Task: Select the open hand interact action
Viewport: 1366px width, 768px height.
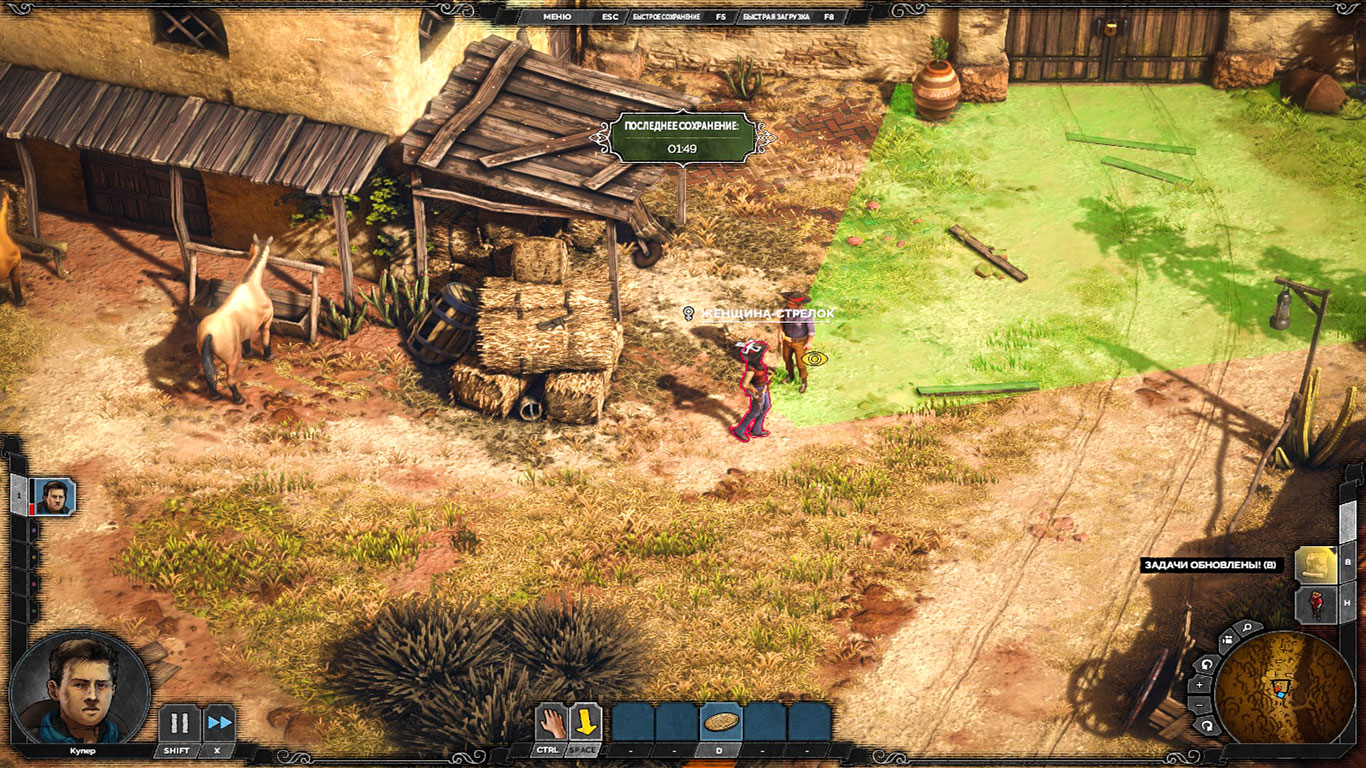Action: click(x=550, y=722)
